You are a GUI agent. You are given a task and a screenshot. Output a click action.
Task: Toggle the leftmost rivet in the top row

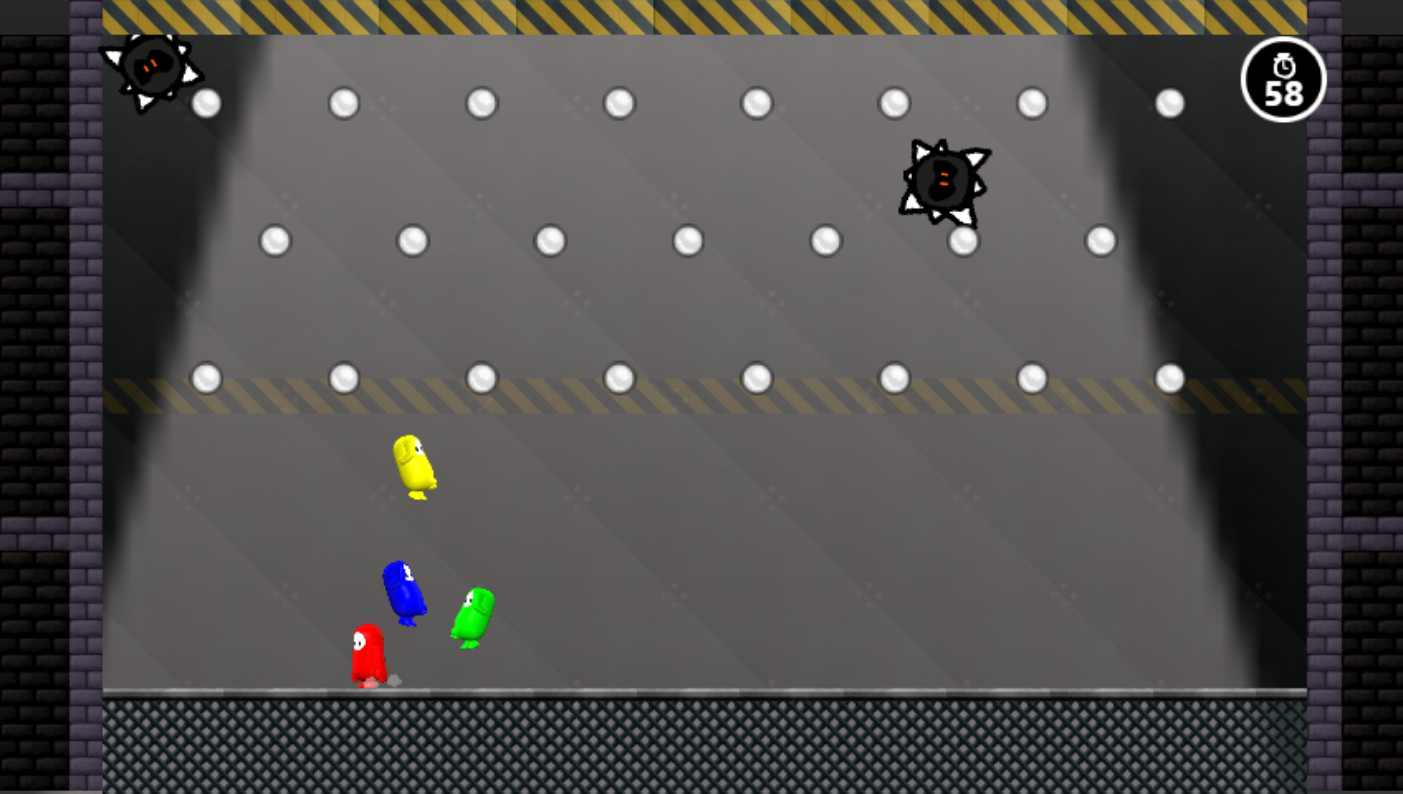click(207, 102)
